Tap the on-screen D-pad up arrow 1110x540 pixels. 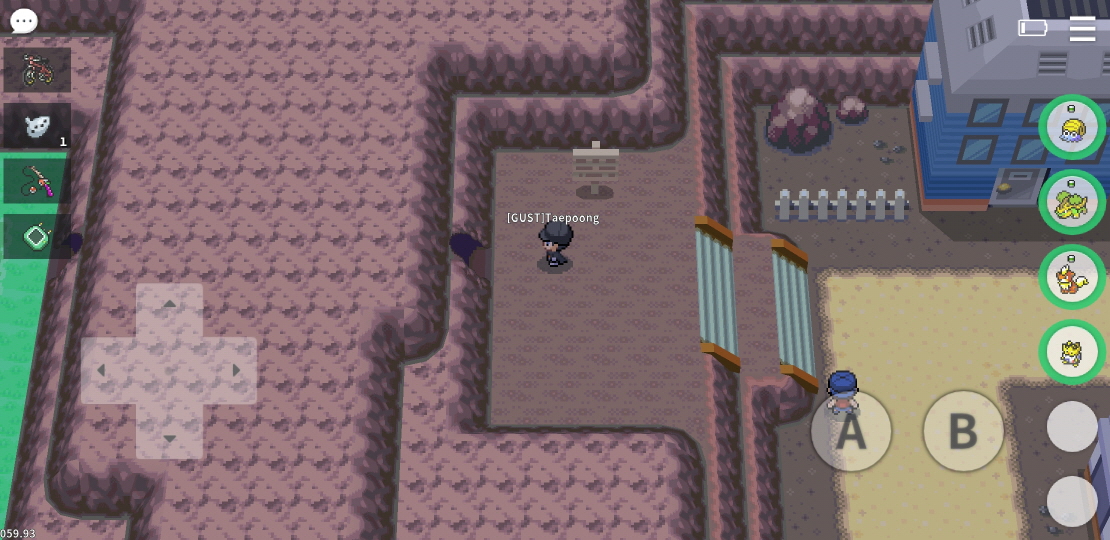click(x=169, y=304)
